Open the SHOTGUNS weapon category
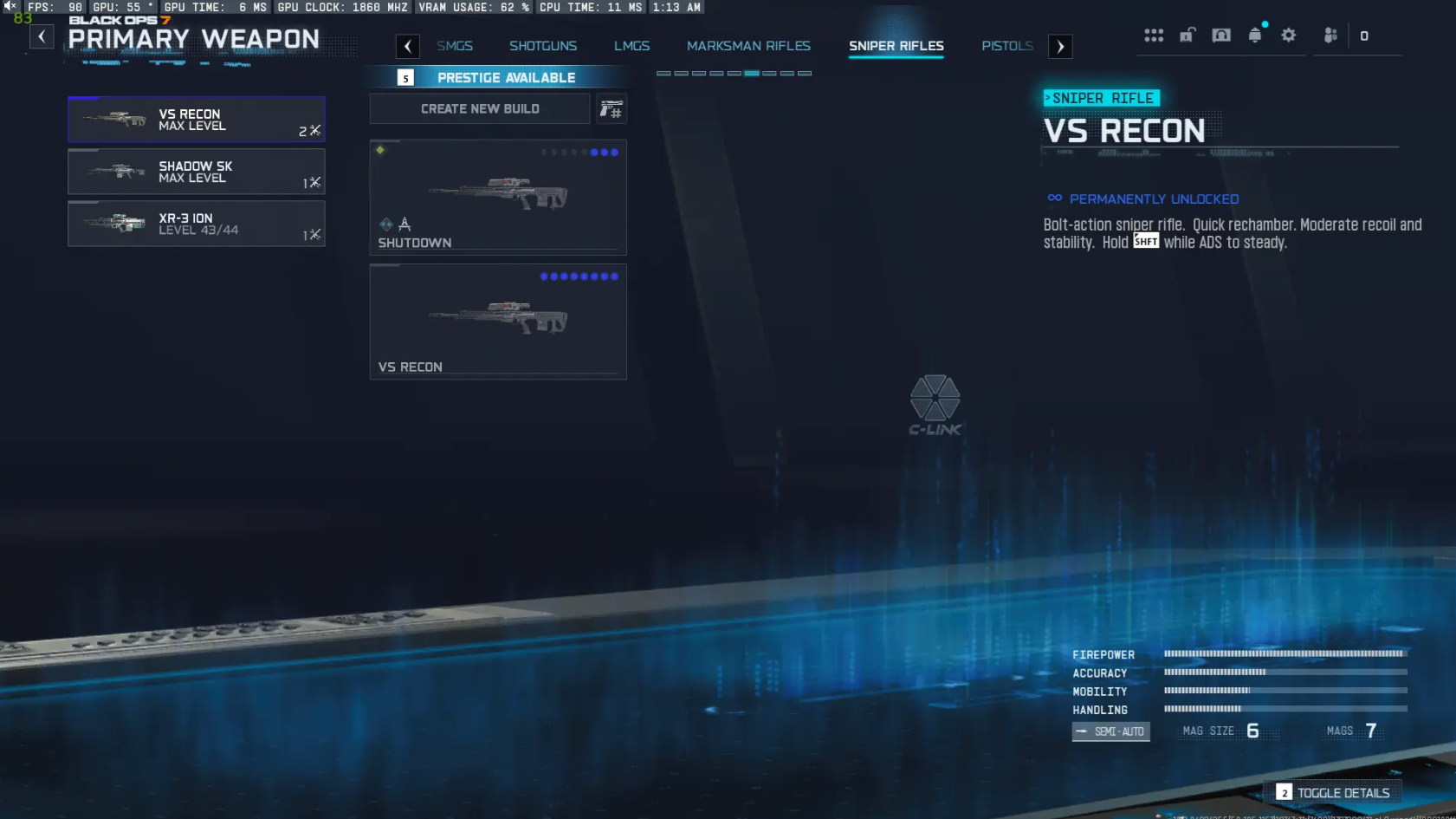The image size is (1456, 819). click(x=543, y=46)
